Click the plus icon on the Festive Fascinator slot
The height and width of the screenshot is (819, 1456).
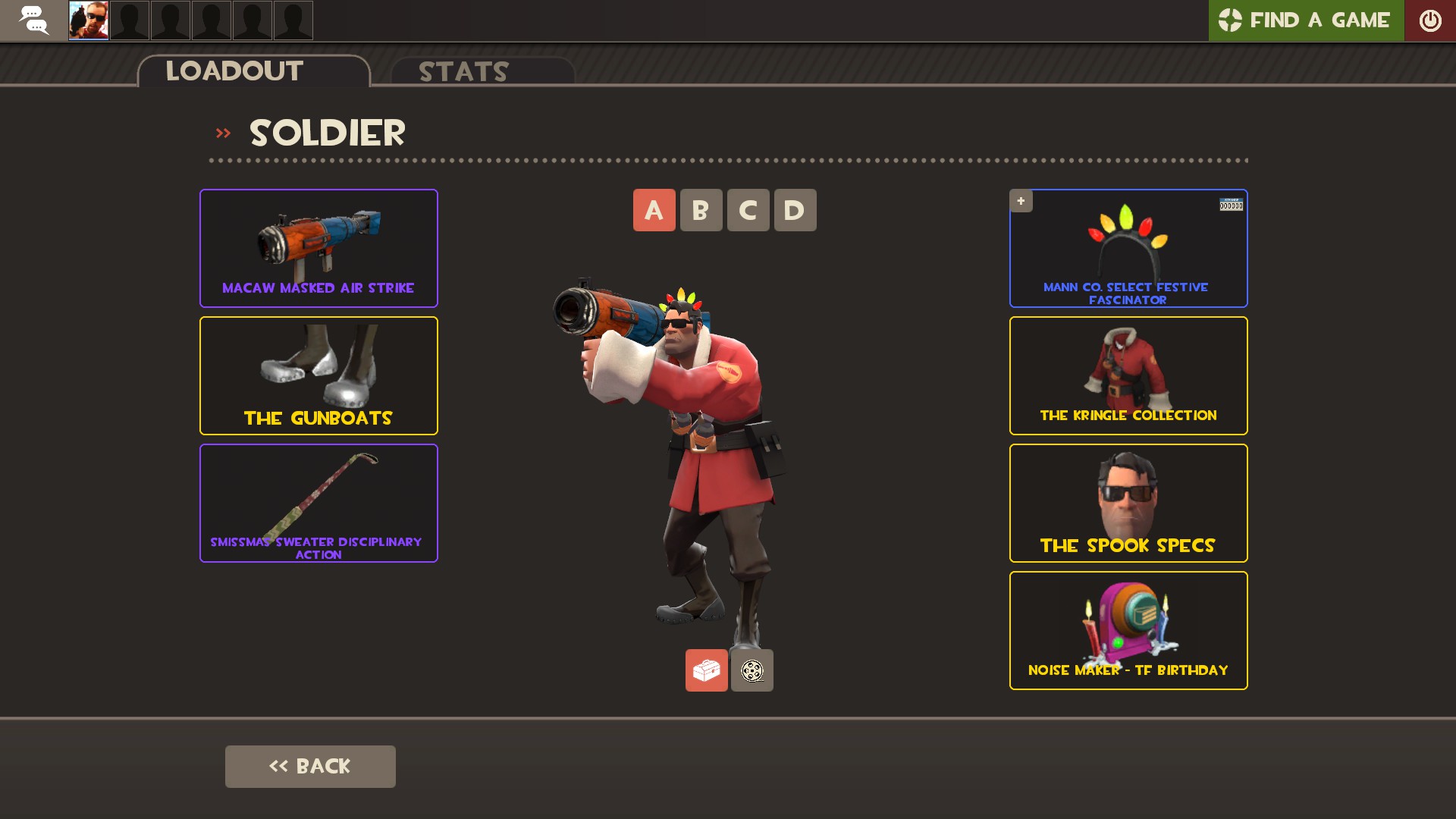click(1021, 201)
